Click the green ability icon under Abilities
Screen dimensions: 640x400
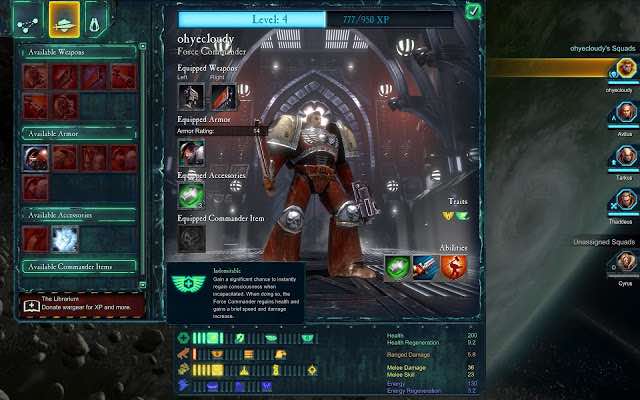[x=397, y=267]
